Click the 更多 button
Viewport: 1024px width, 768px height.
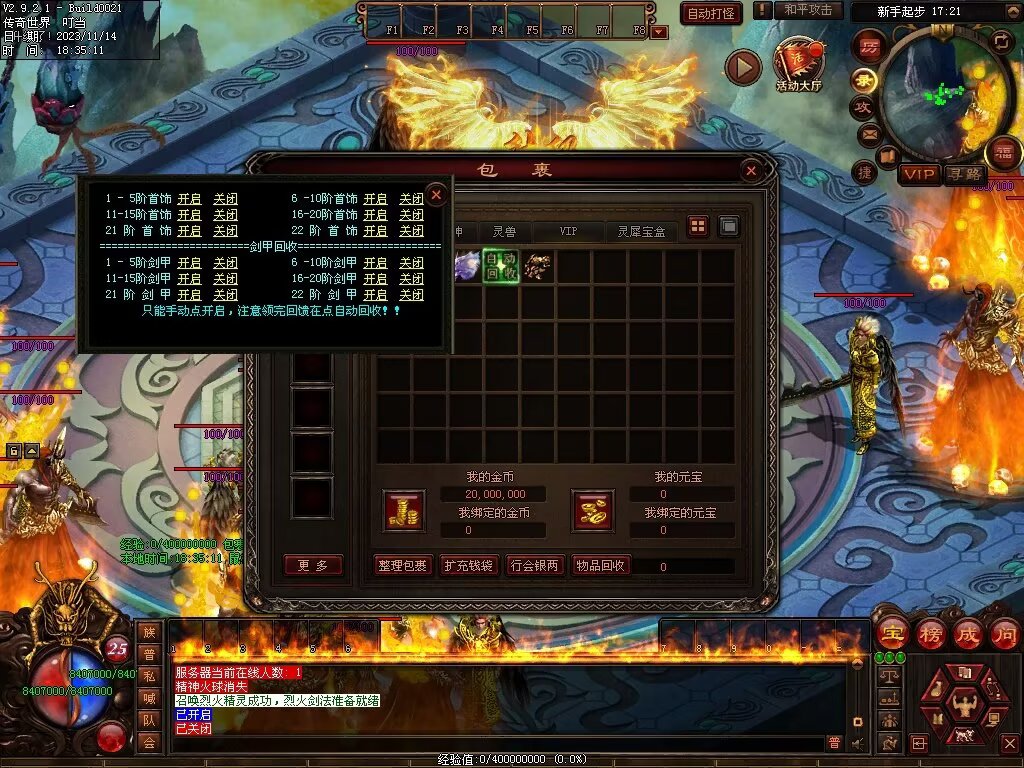[x=313, y=566]
